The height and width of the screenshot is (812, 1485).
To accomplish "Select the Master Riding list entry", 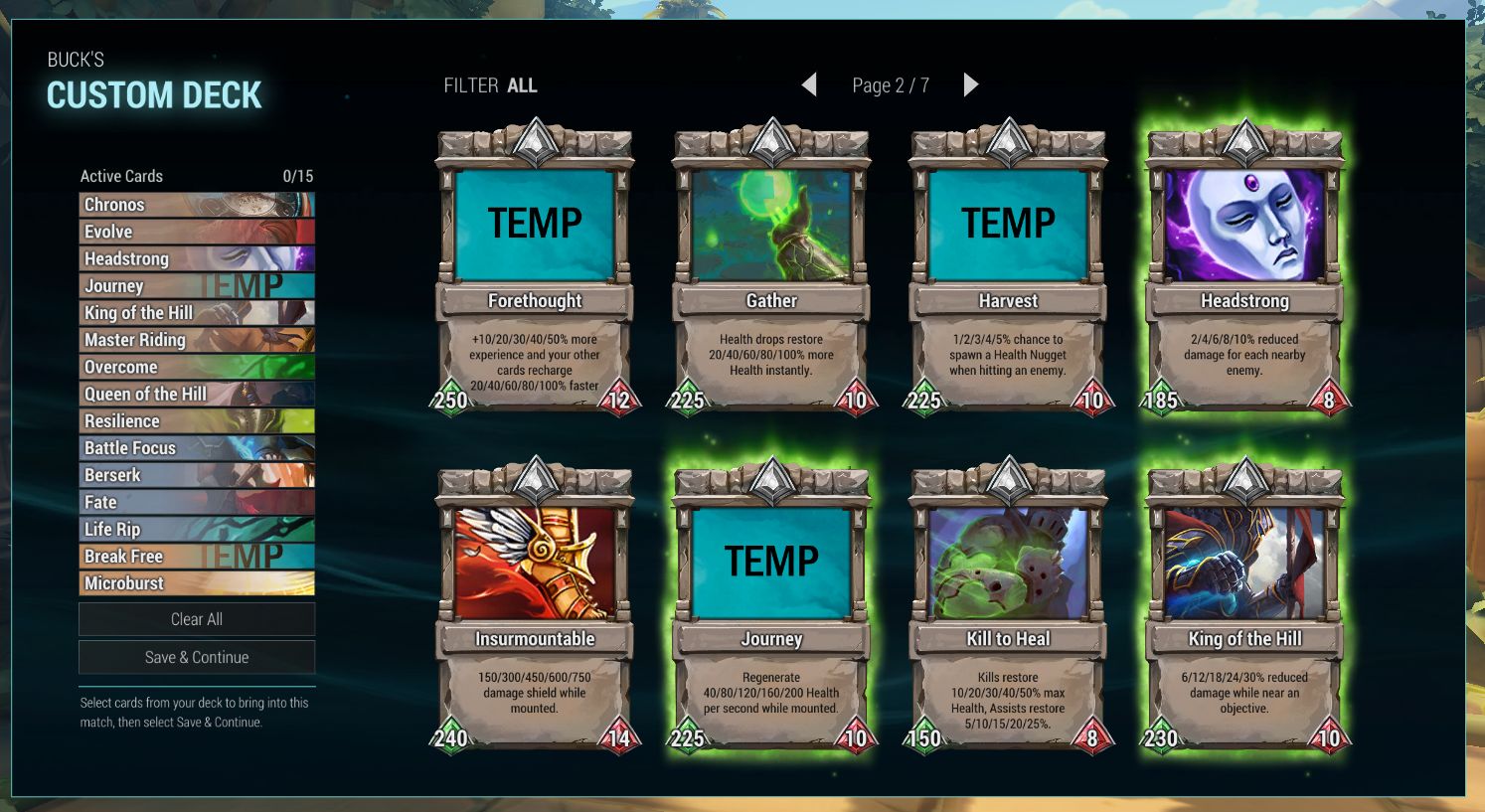I will [197, 340].
